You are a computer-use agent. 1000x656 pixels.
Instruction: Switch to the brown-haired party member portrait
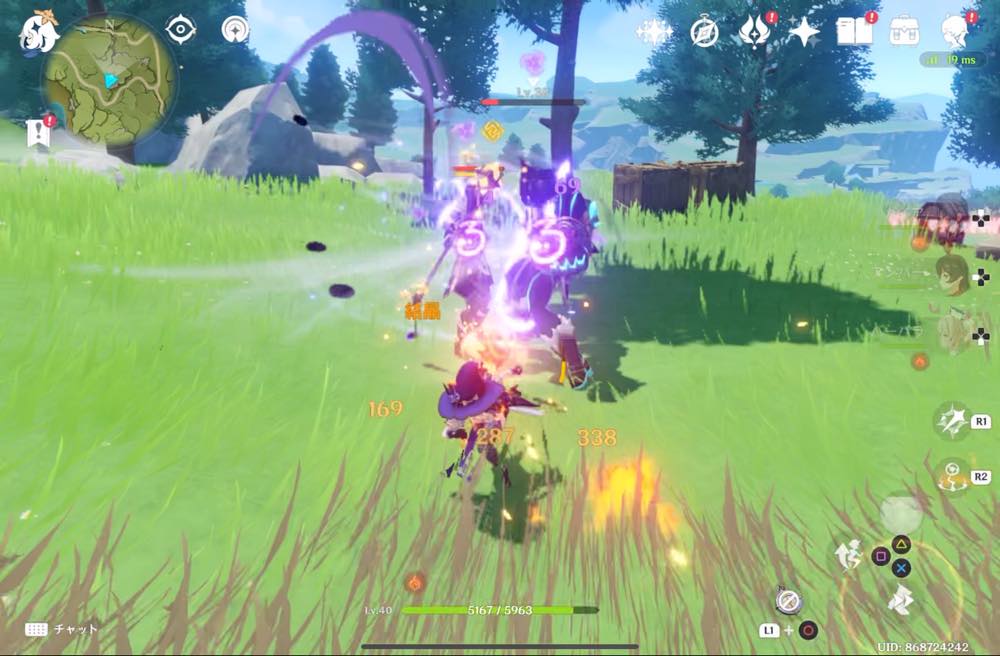tap(952, 274)
